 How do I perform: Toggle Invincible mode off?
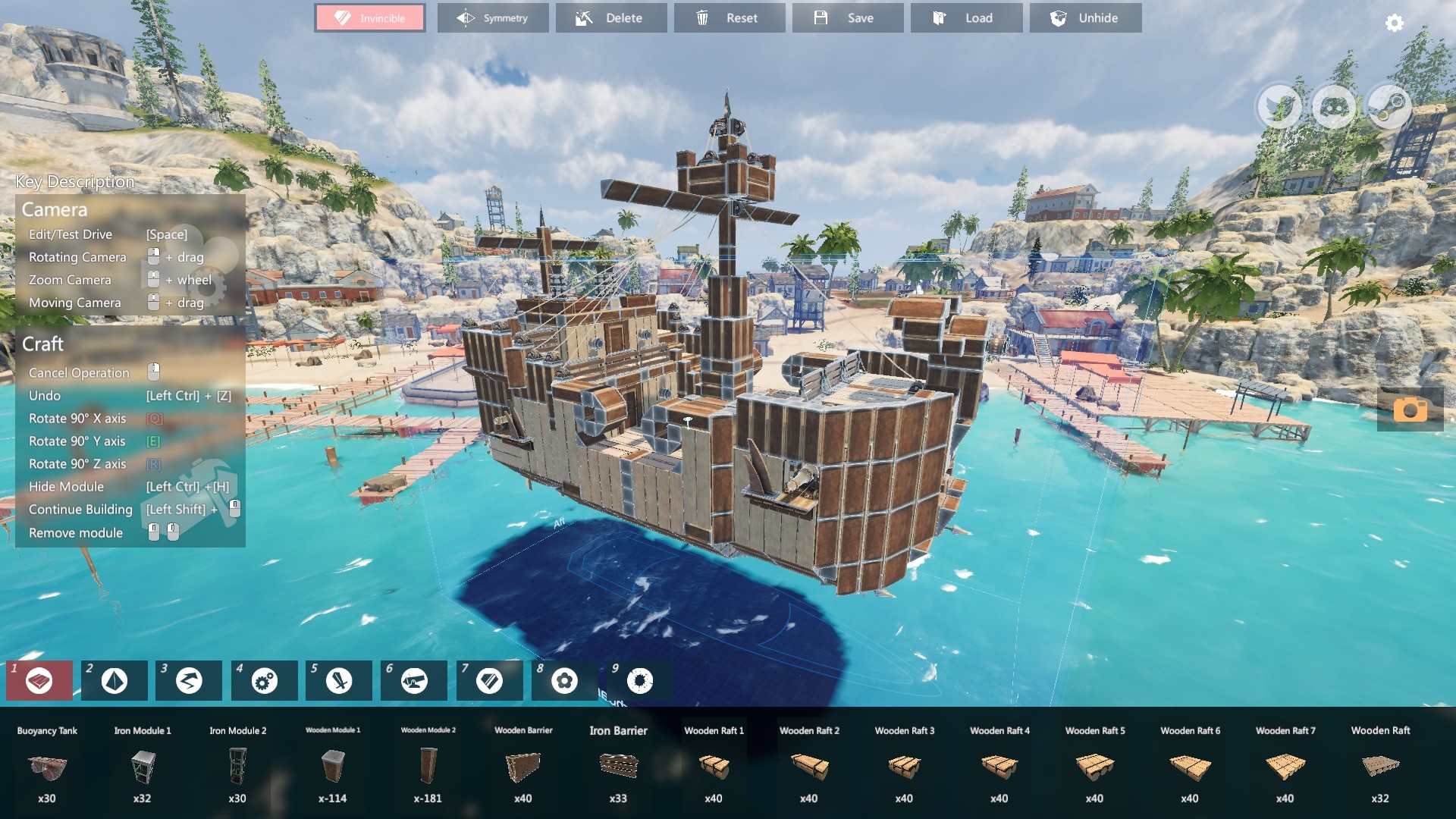(x=369, y=17)
